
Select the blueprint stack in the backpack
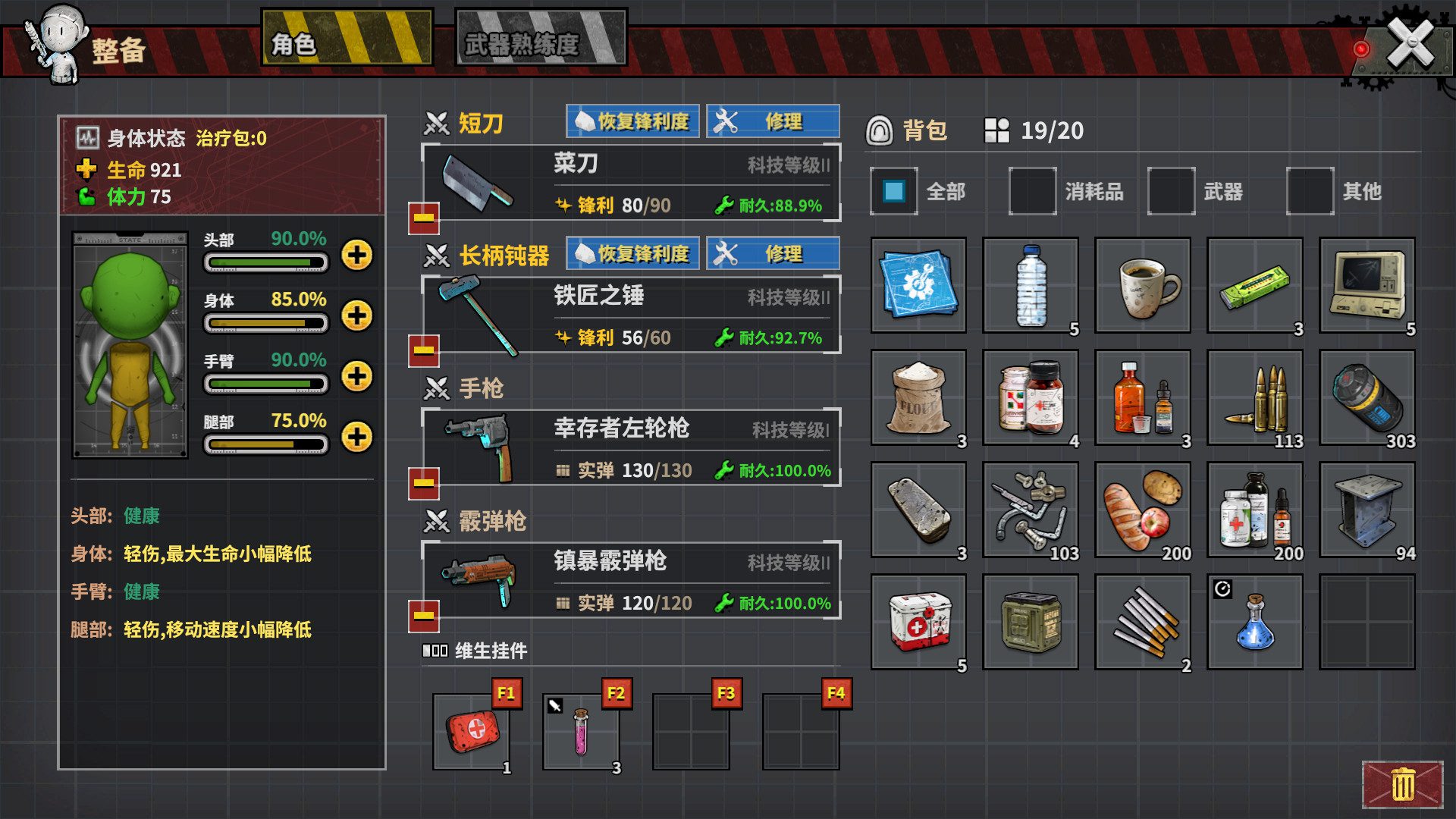point(918,286)
